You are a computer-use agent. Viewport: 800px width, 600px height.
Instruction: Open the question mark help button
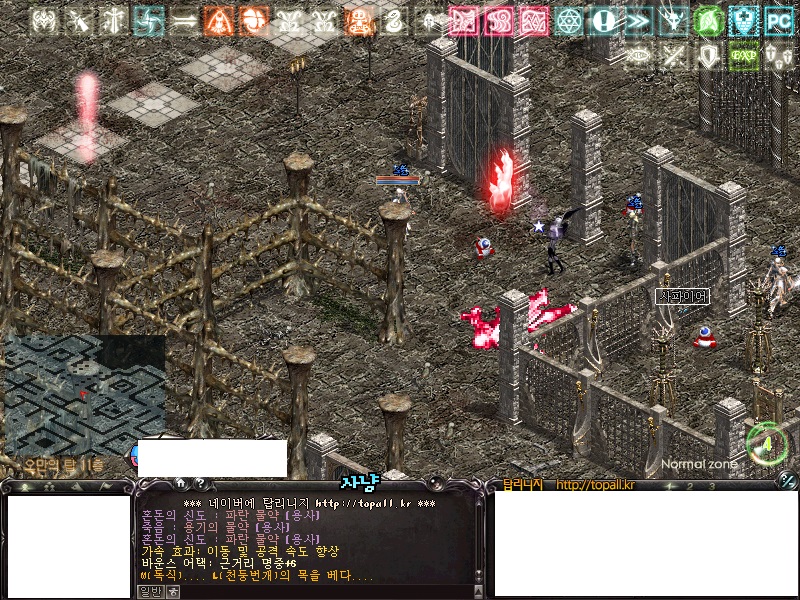(200, 484)
